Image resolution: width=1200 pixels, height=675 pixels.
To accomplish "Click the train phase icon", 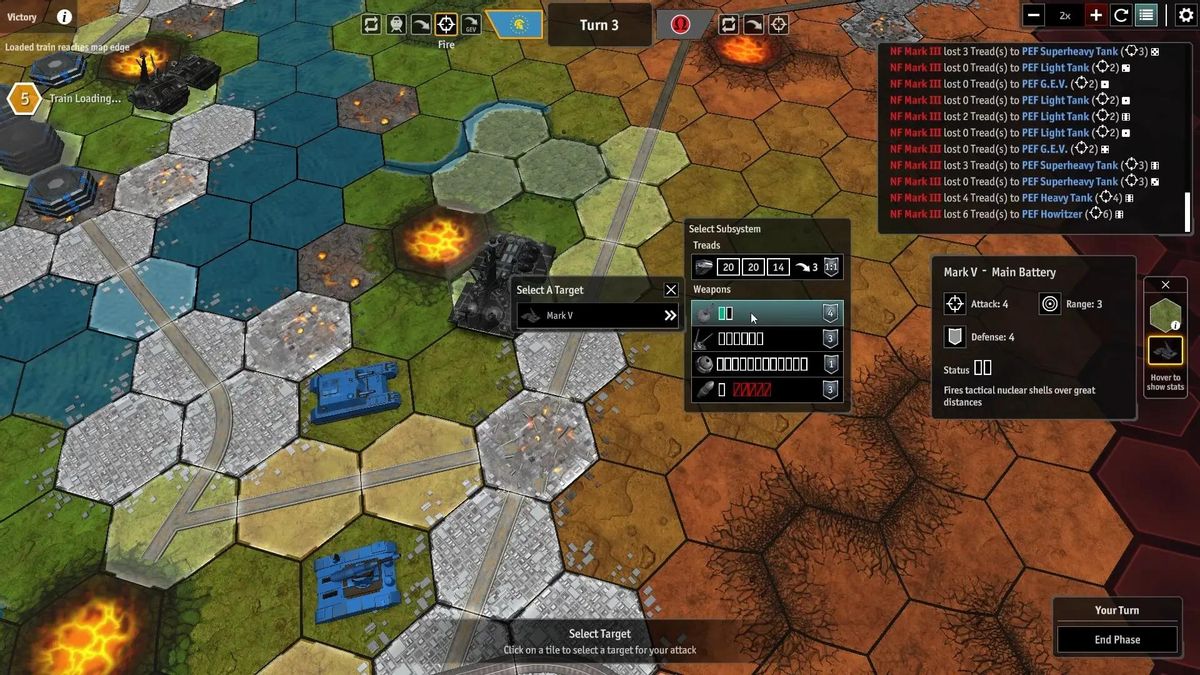I will point(396,24).
